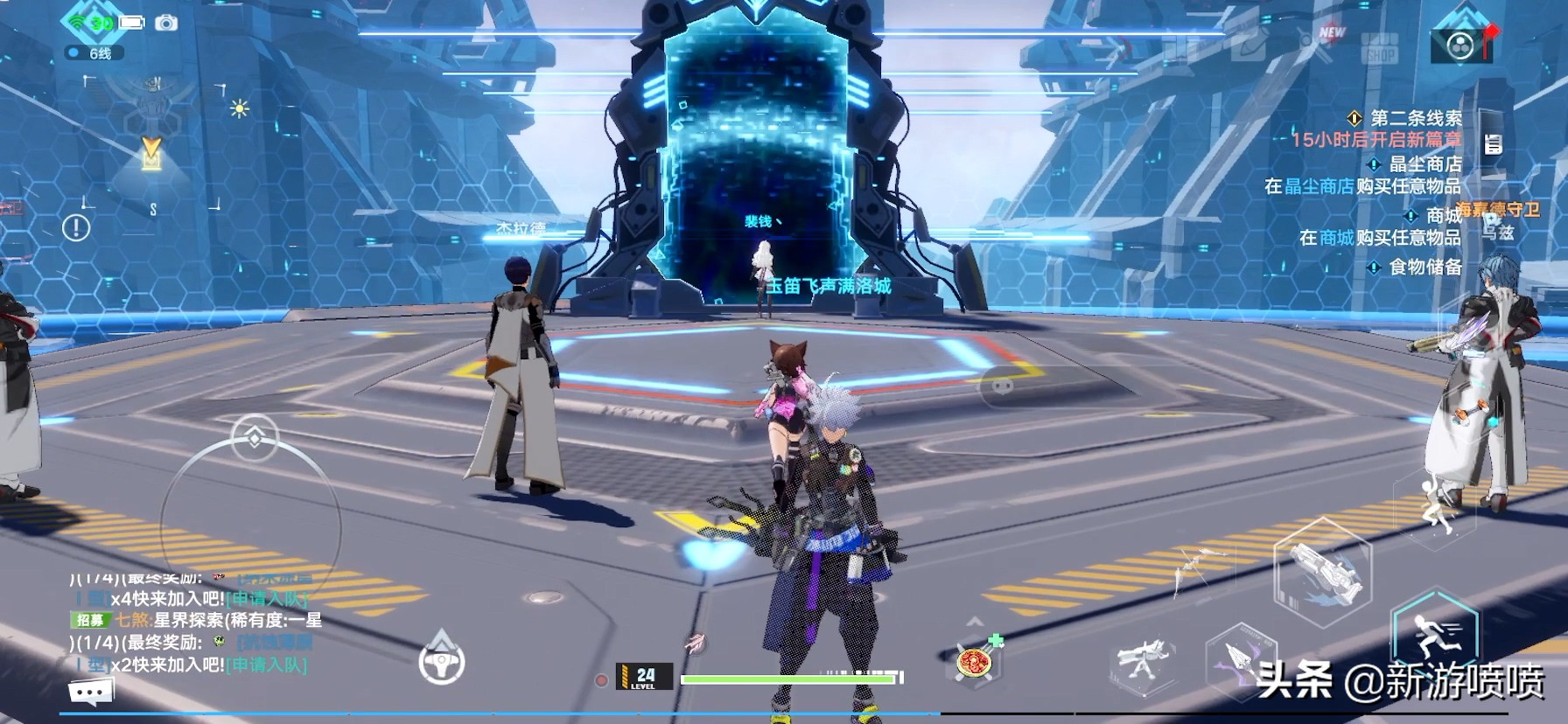The width and height of the screenshot is (1568, 724).
Task: Open the camera photo mode
Action: click(166, 23)
